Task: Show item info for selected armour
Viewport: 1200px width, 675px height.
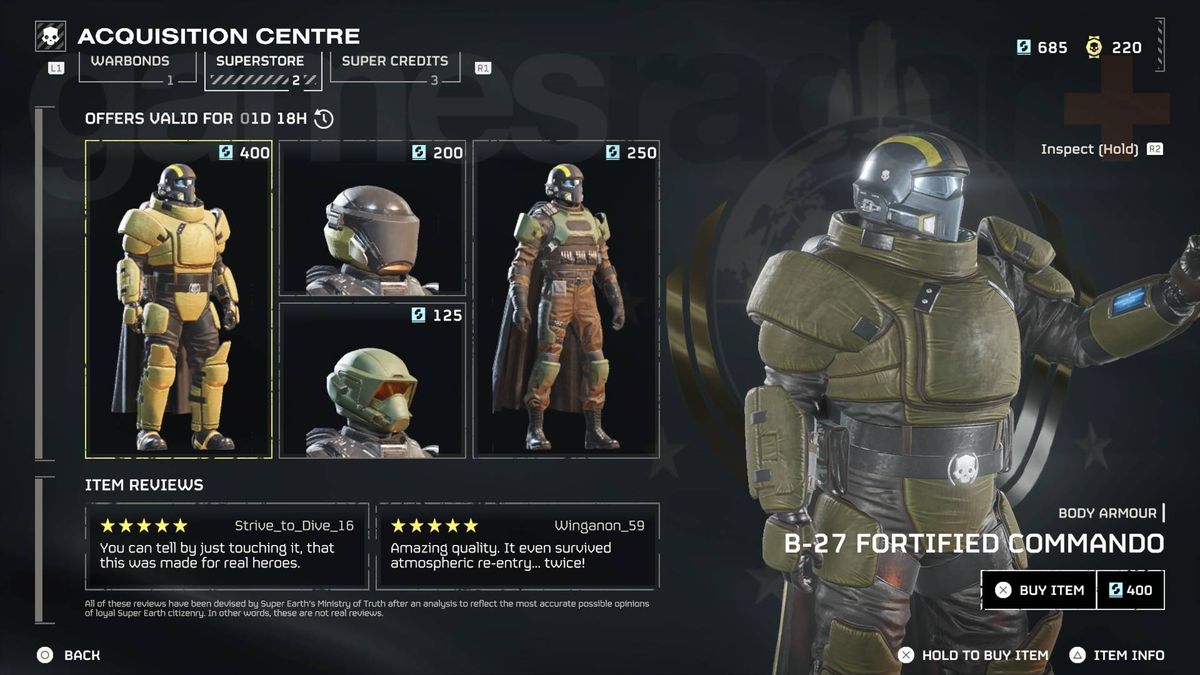Action: click(x=1117, y=655)
